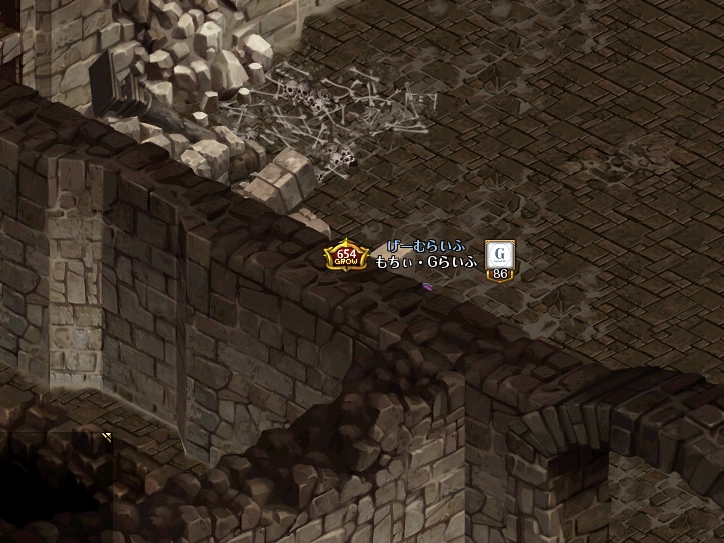Select the player name もちぃ・Gらいふ
This screenshot has height=543, width=724.
coord(427,263)
